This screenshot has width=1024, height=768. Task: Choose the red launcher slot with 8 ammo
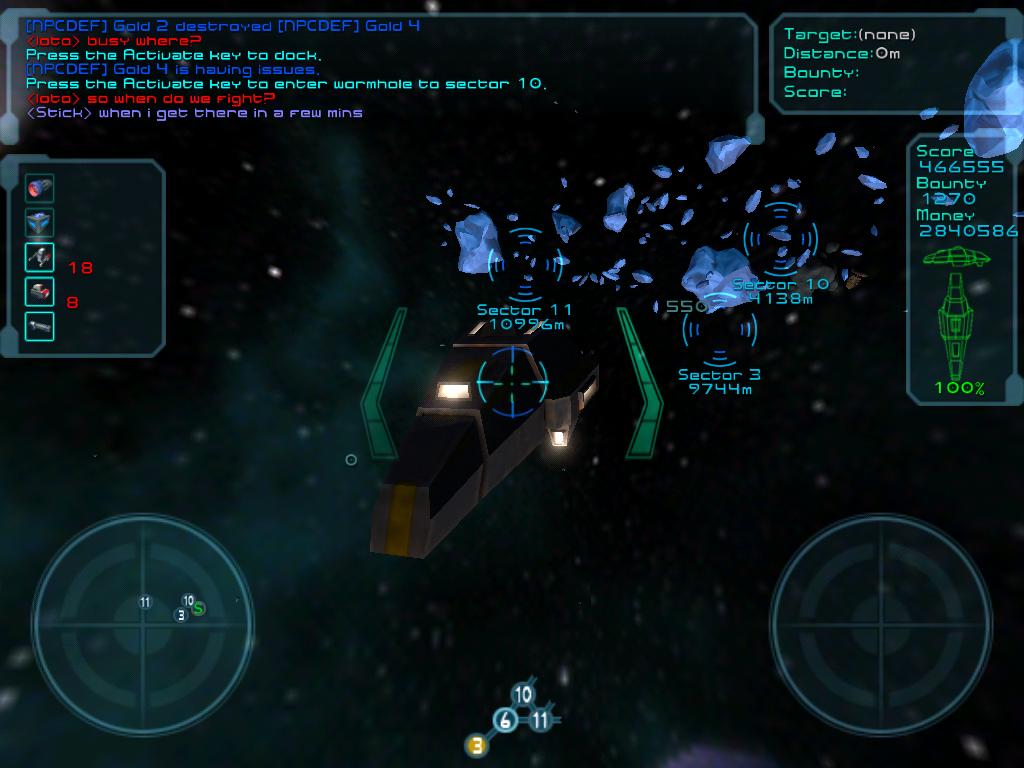(40, 292)
